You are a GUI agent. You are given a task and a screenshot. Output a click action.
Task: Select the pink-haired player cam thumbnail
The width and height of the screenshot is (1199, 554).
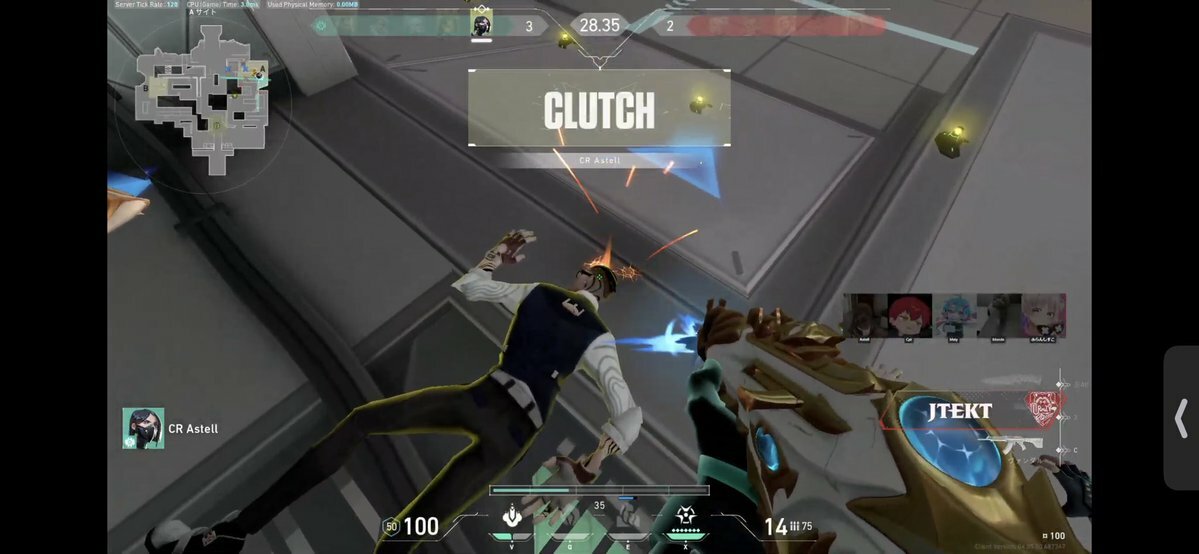pos(1043,316)
